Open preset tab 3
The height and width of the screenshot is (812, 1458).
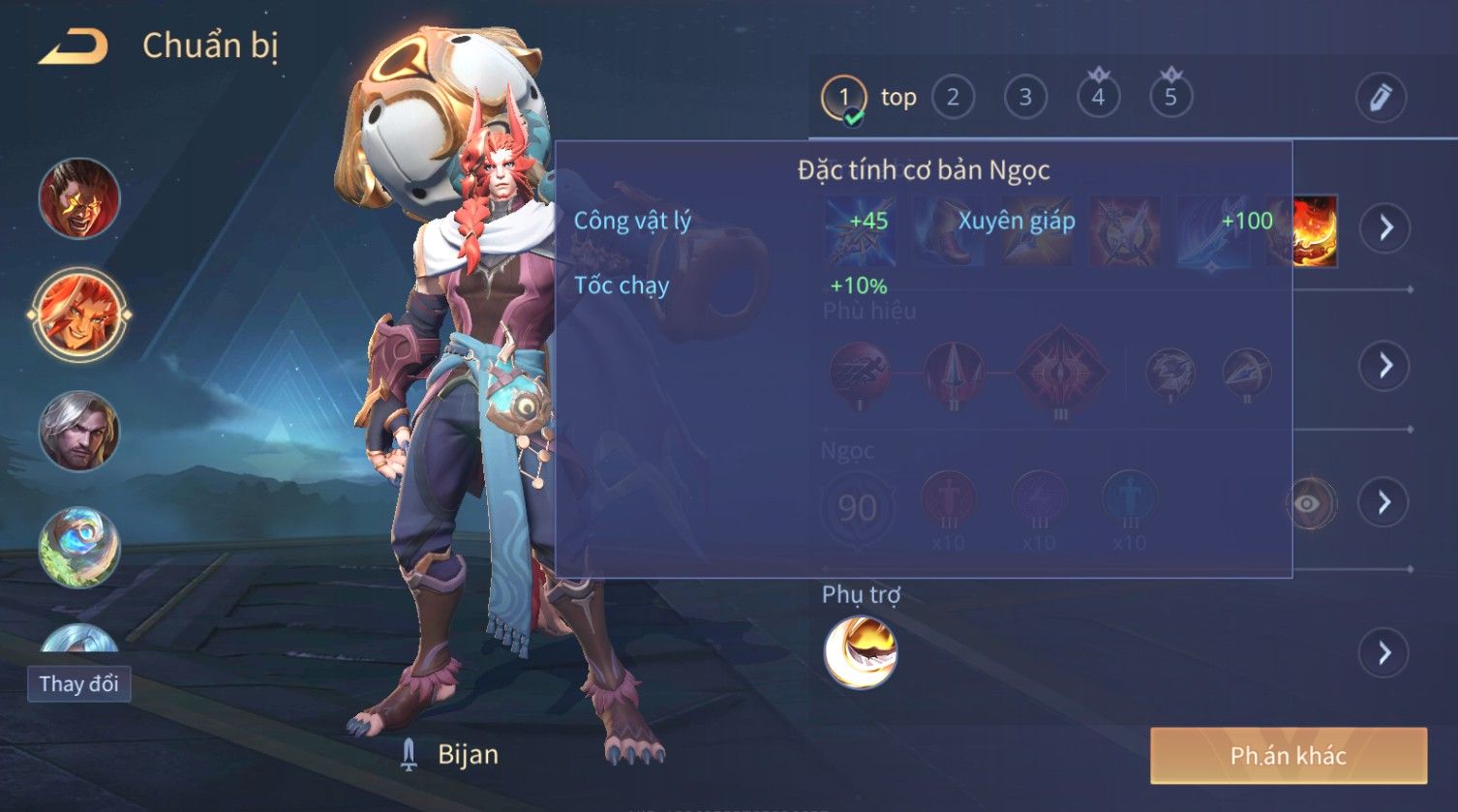click(x=1025, y=98)
